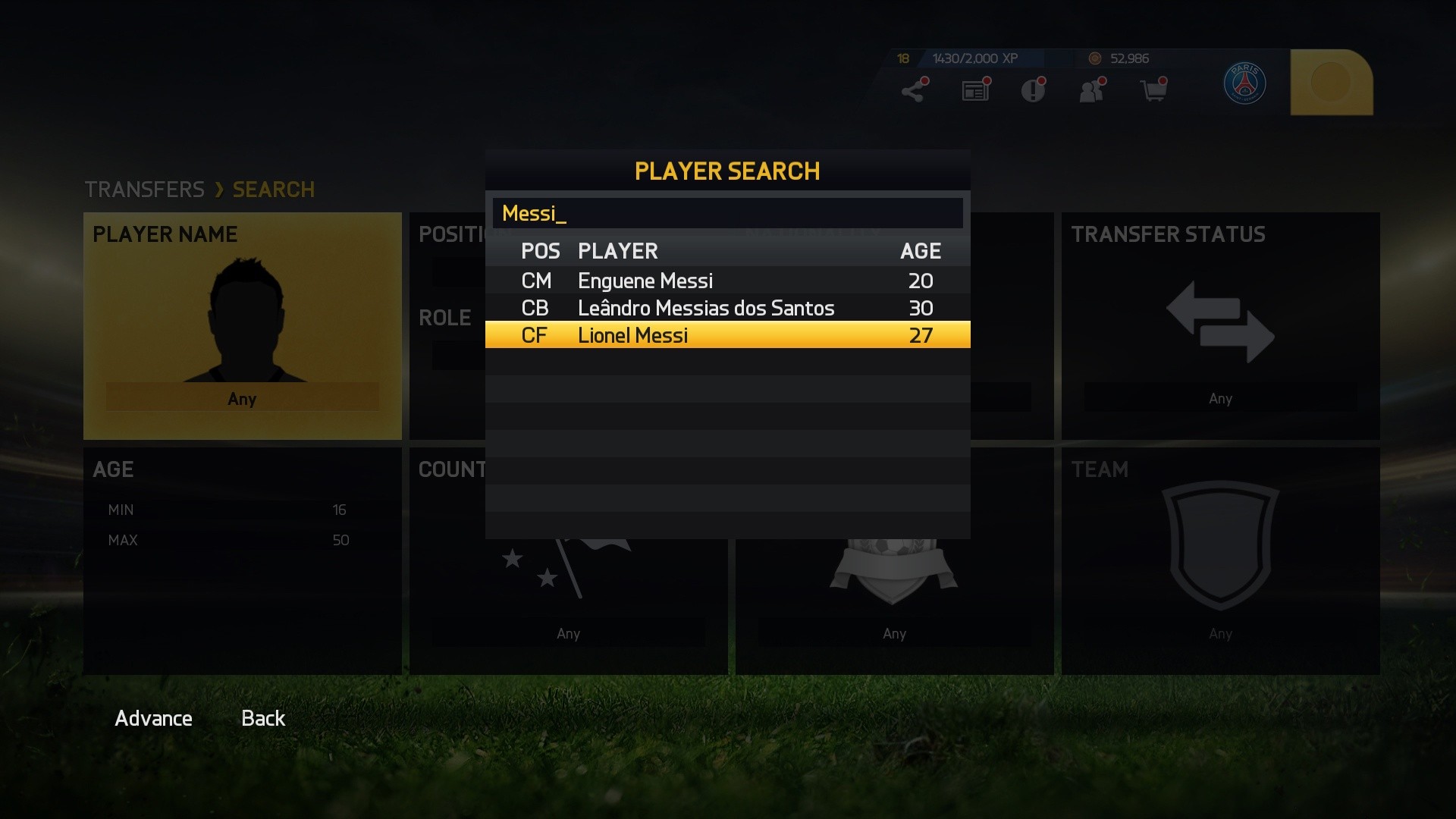Open the Country 'Any' selector
This screenshot has height=819, width=1456.
coord(569,633)
